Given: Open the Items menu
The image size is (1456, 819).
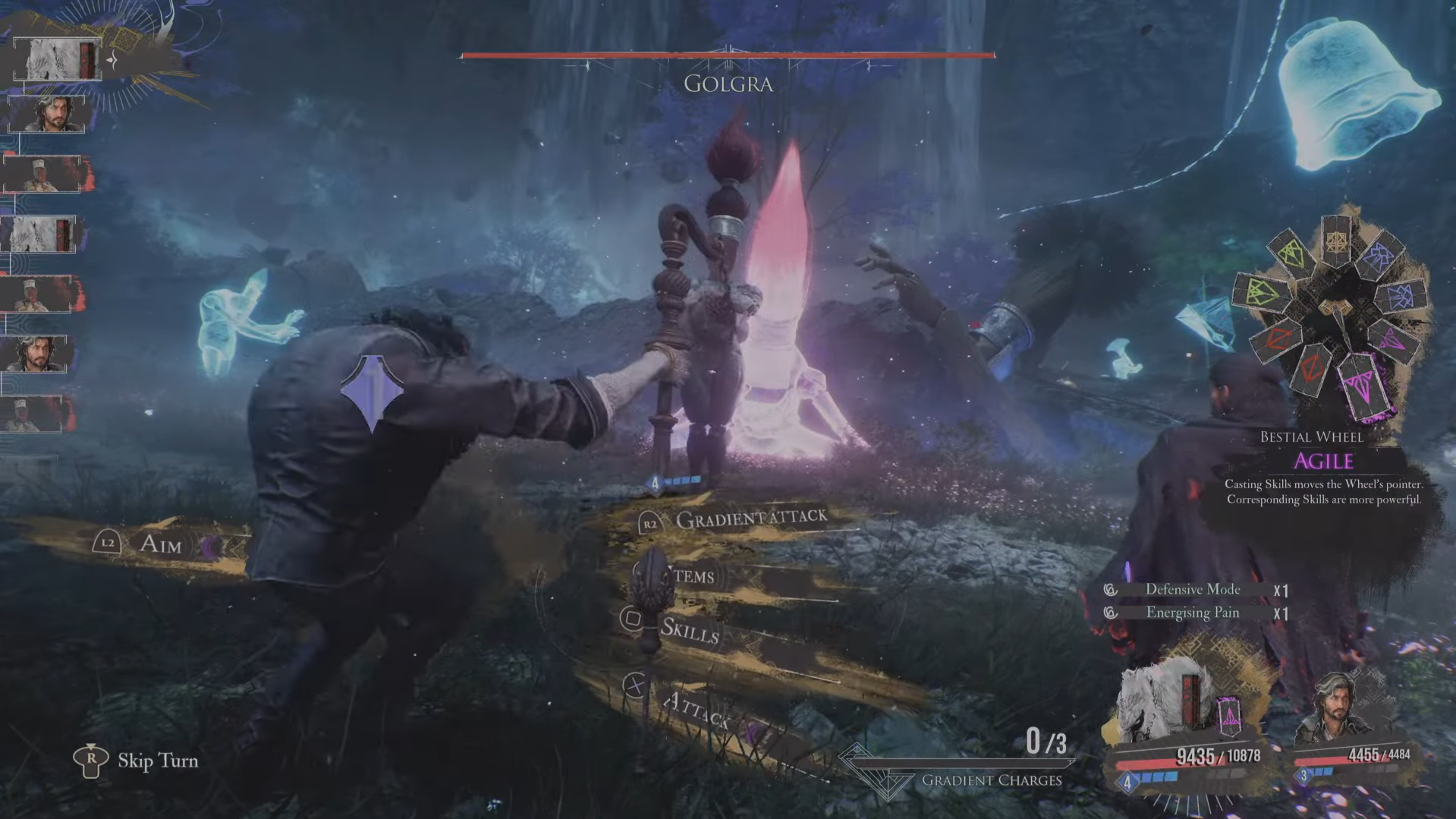Looking at the screenshot, I should [692, 576].
